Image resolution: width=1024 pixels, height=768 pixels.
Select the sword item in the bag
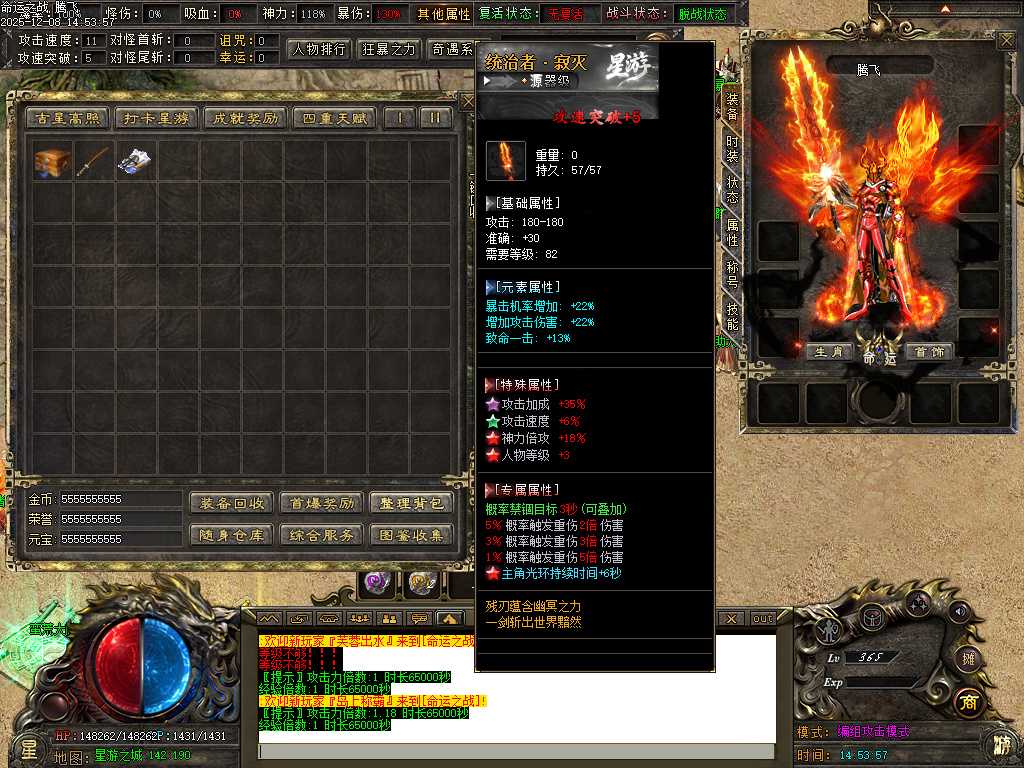93,162
